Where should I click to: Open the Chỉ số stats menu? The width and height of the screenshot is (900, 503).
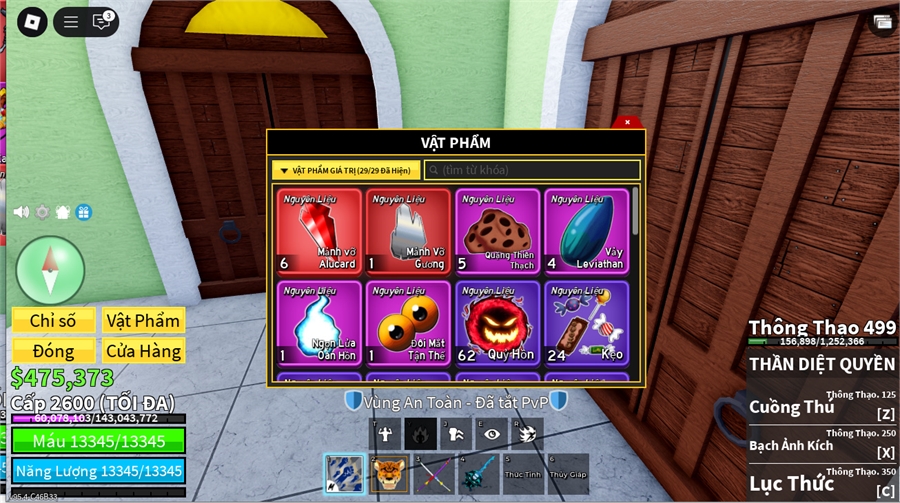(53, 320)
